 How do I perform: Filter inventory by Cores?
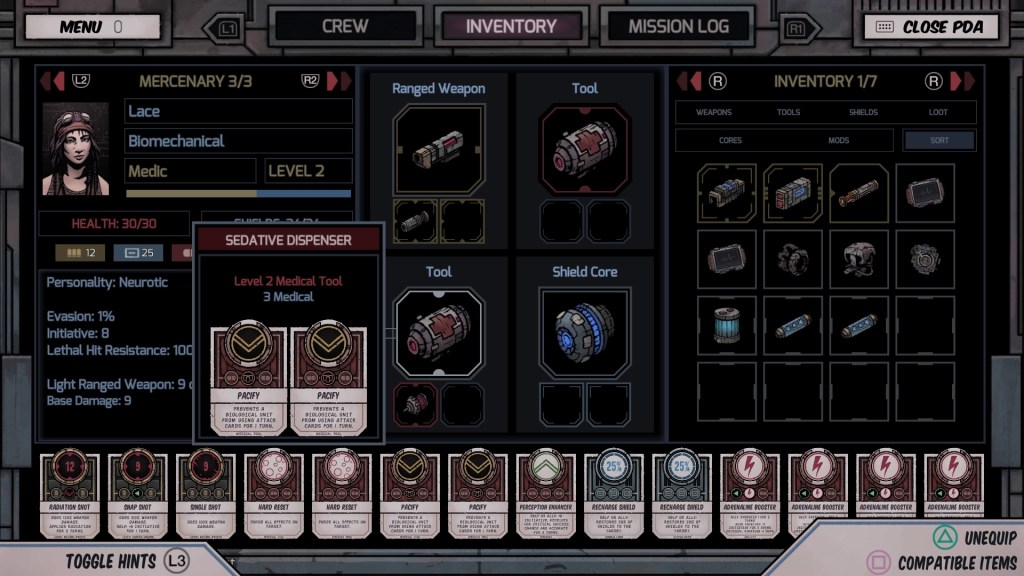tap(730, 141)
